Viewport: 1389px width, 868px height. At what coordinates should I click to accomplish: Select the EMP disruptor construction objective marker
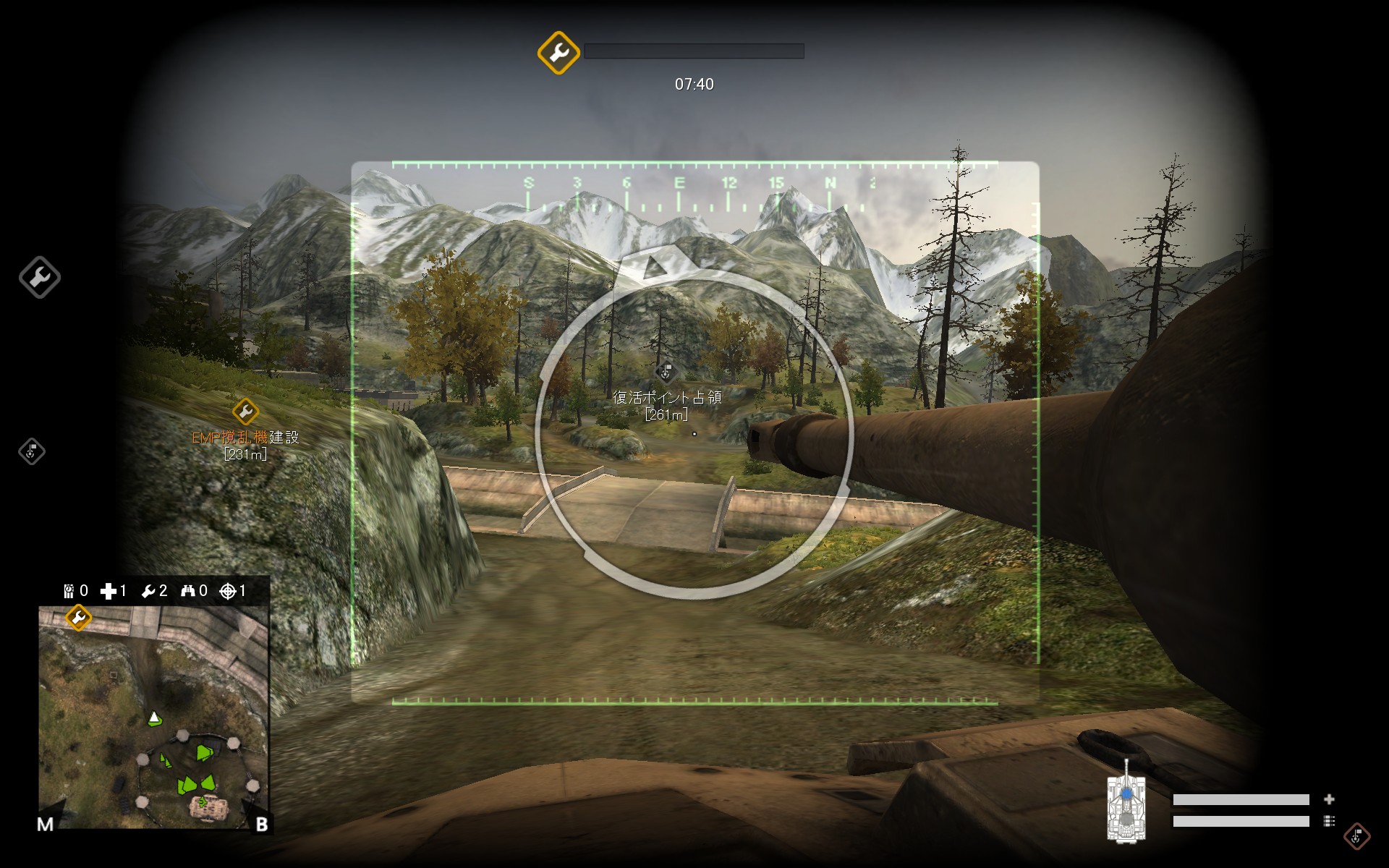pos(245,412)
